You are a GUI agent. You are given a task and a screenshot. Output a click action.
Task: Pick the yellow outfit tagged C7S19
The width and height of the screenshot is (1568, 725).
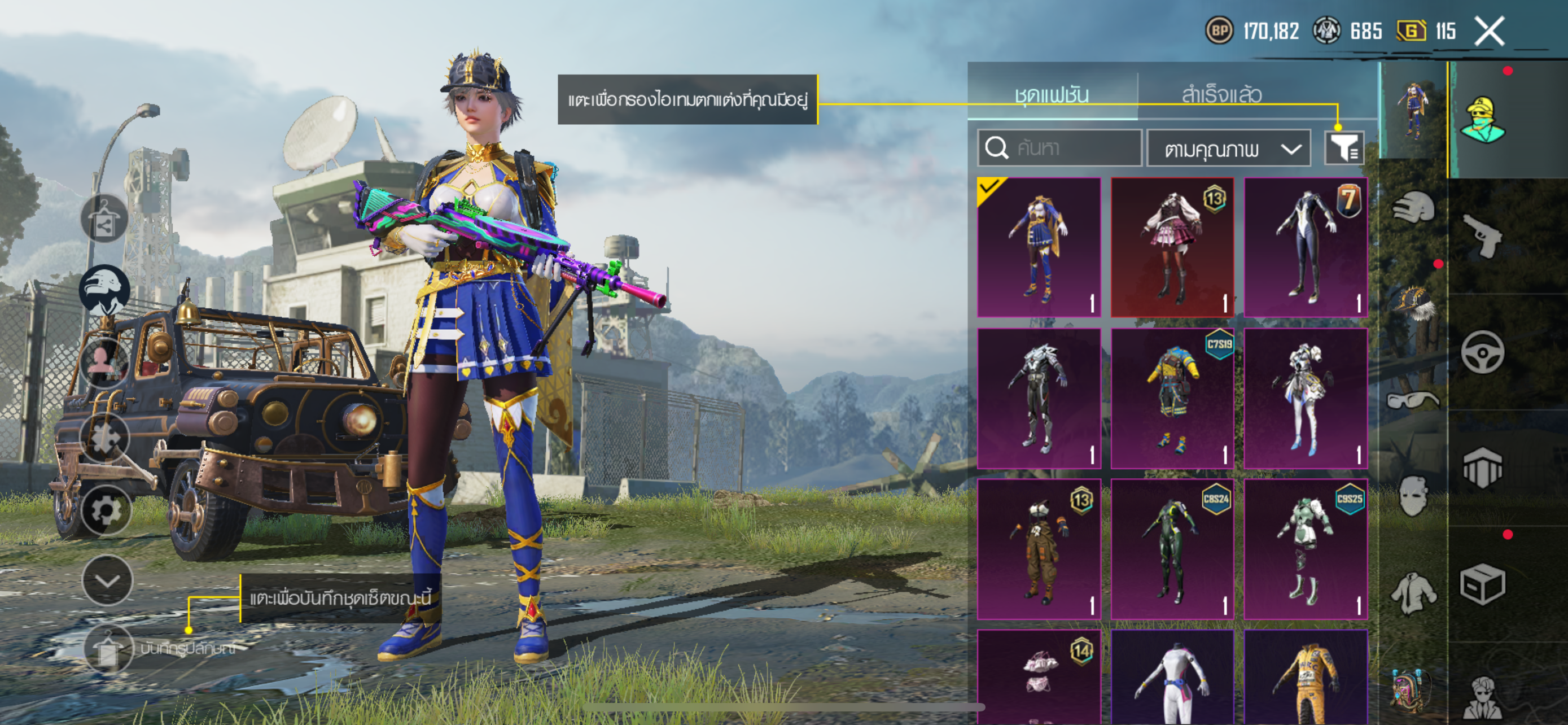(x=1172, y=399)
